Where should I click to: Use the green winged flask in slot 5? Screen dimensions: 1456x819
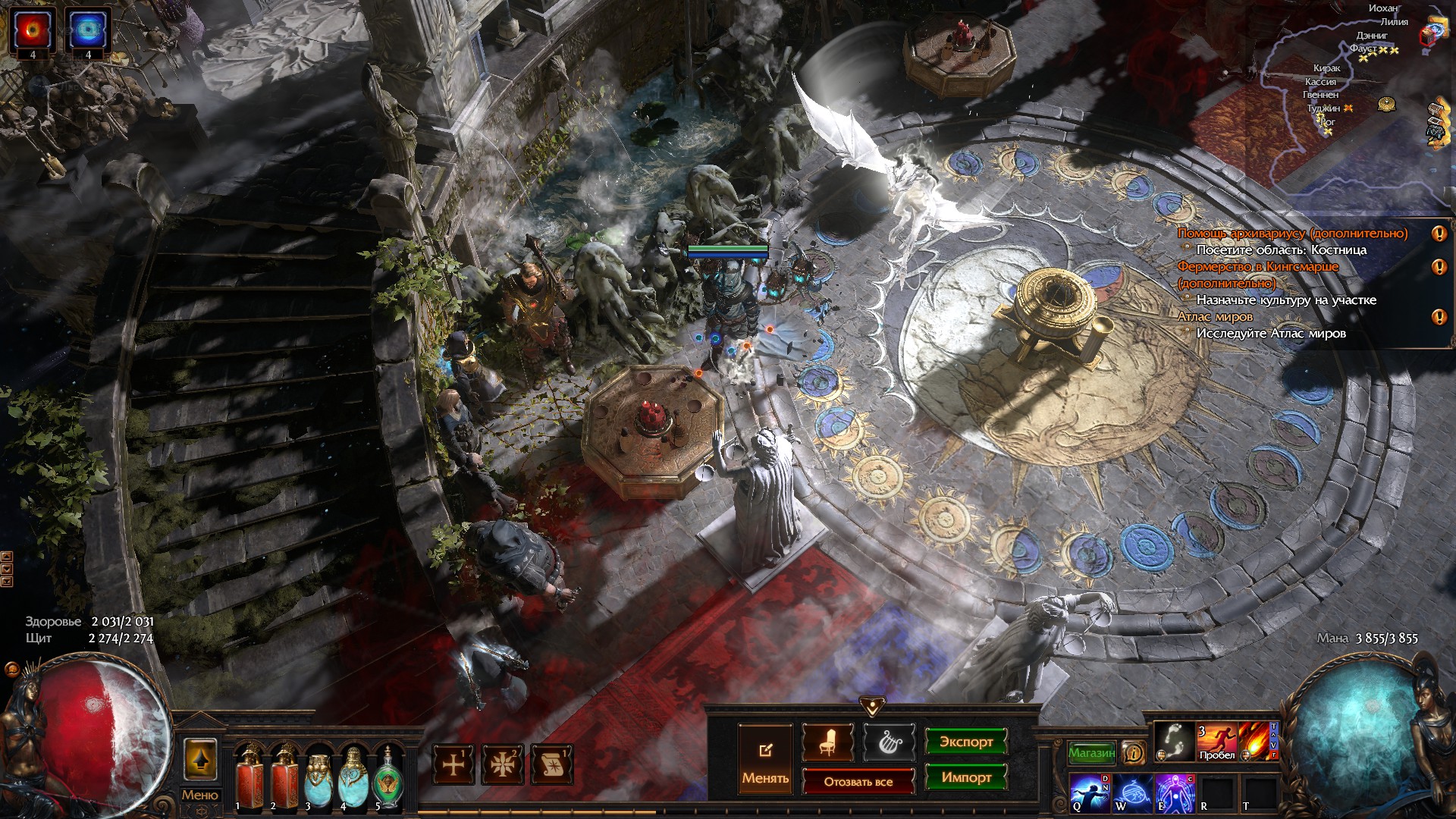(388, 776)
